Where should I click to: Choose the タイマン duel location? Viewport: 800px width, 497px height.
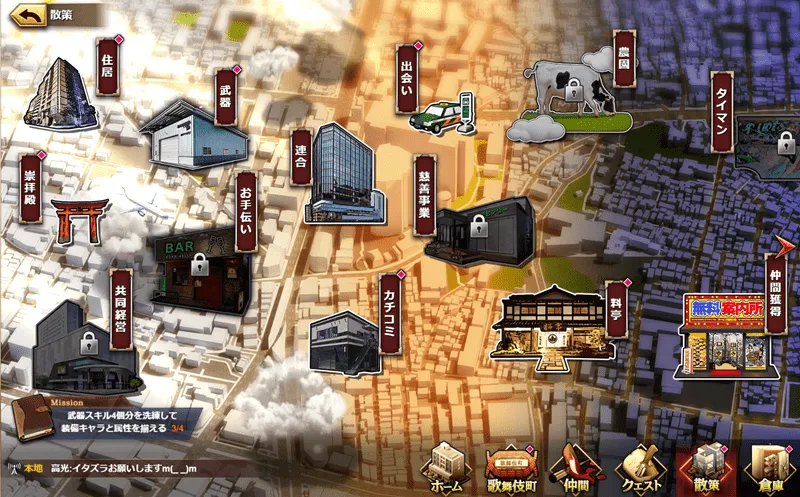tap(765, 145)
